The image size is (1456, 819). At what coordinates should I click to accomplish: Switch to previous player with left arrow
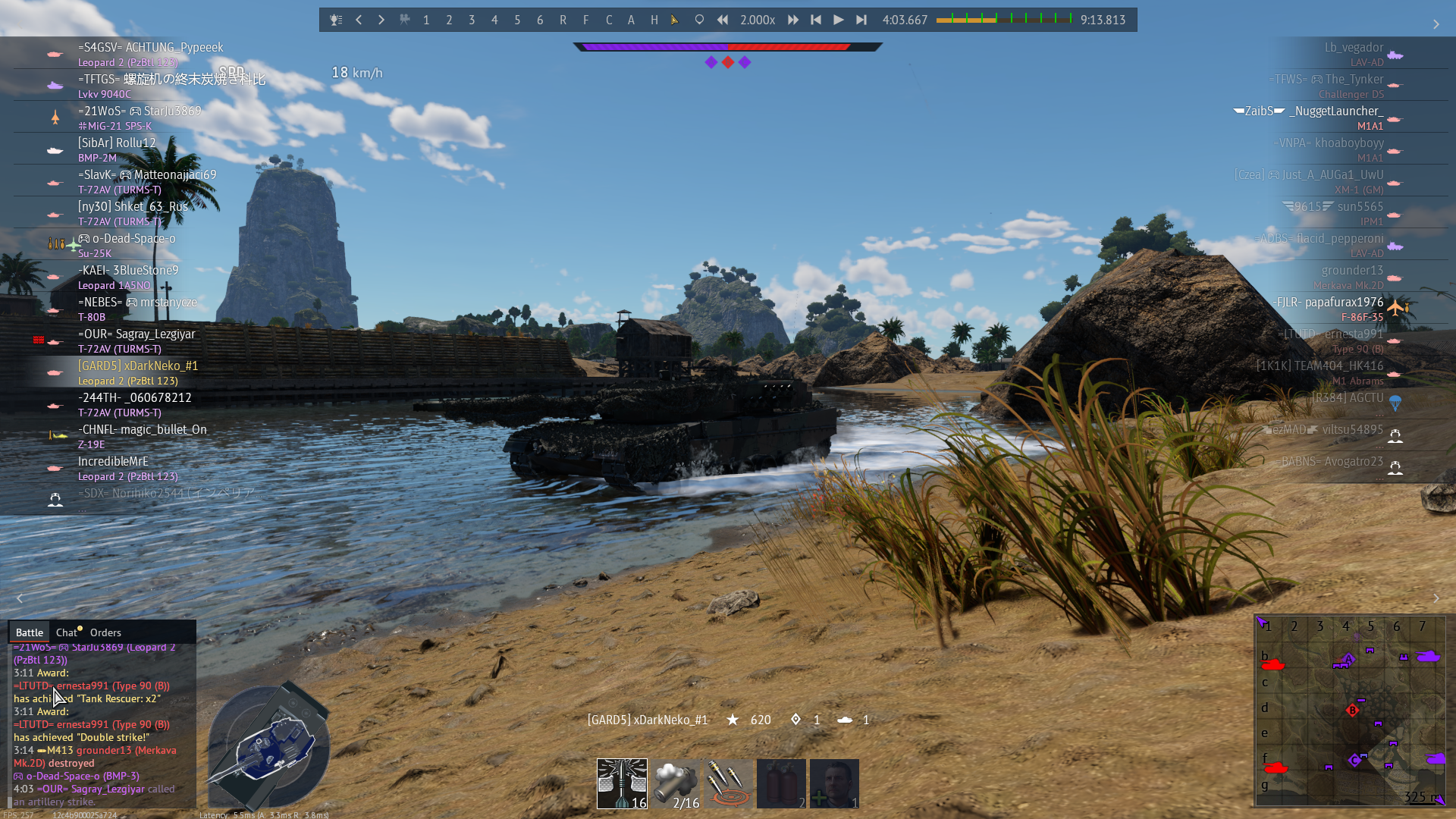(359, 20)
